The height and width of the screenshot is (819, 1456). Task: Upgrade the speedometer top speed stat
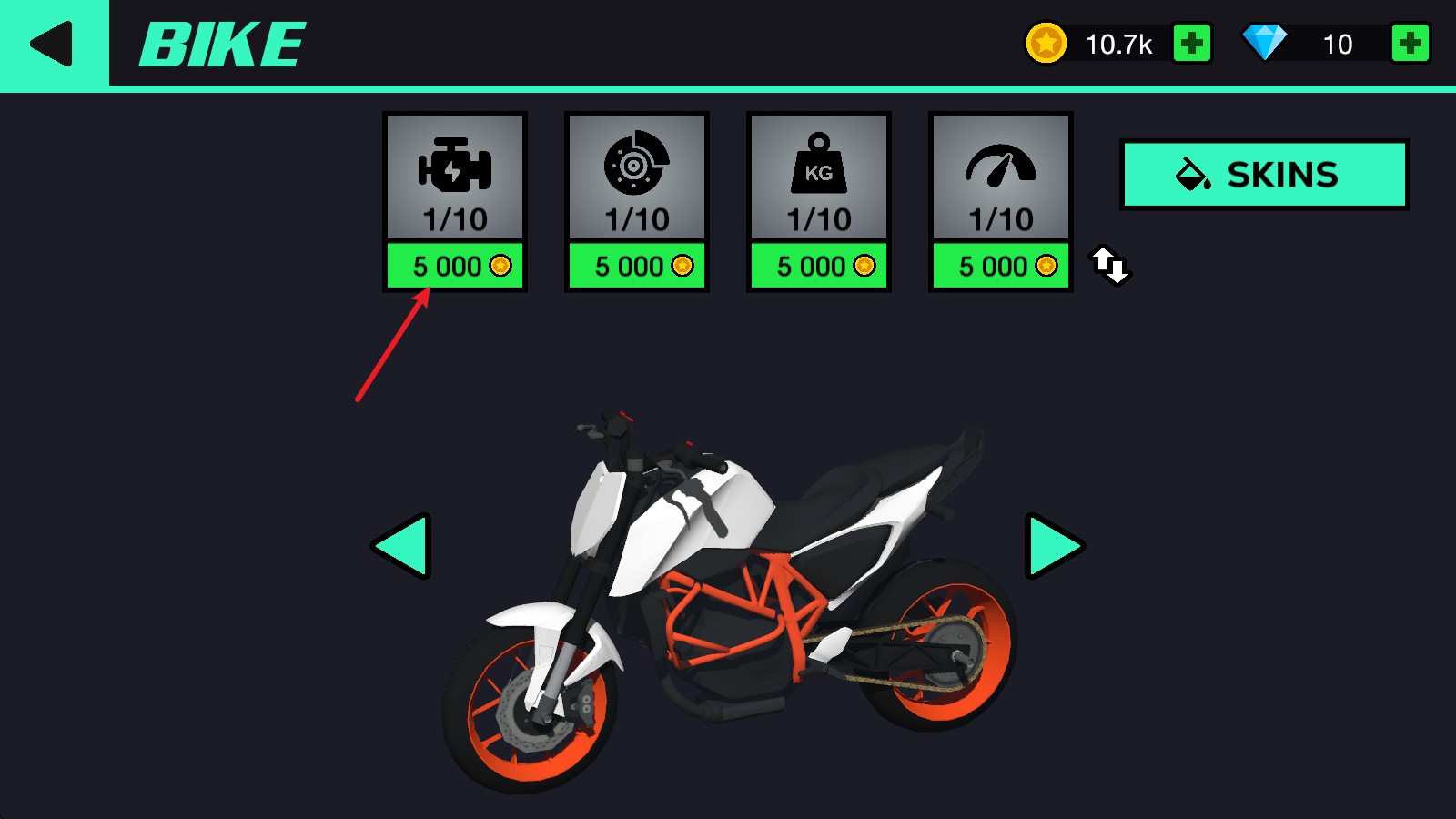(1001, 266)
